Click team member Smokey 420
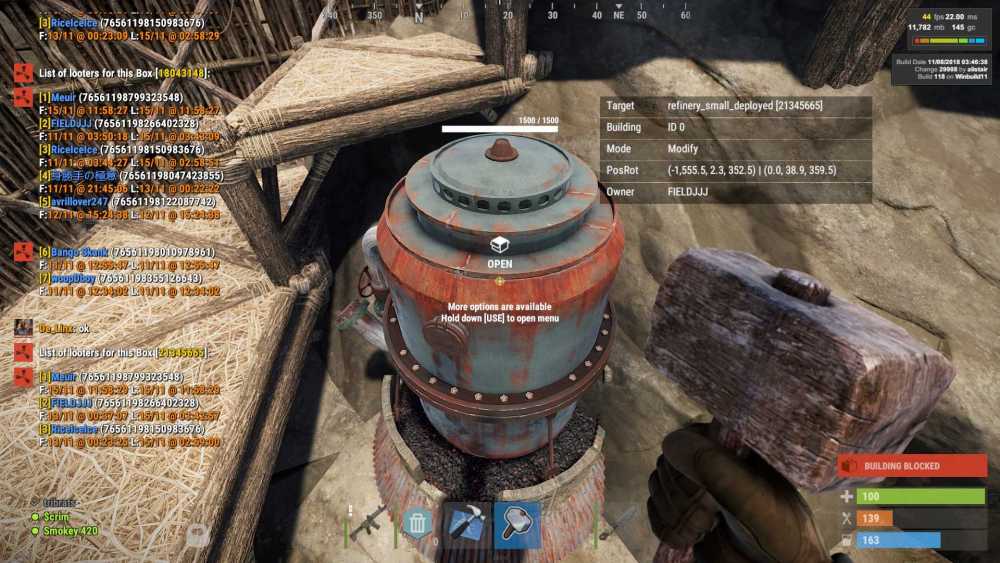The height and width of the screenshot is (563, 1000). pyautogui.click(x=69, y=531)
